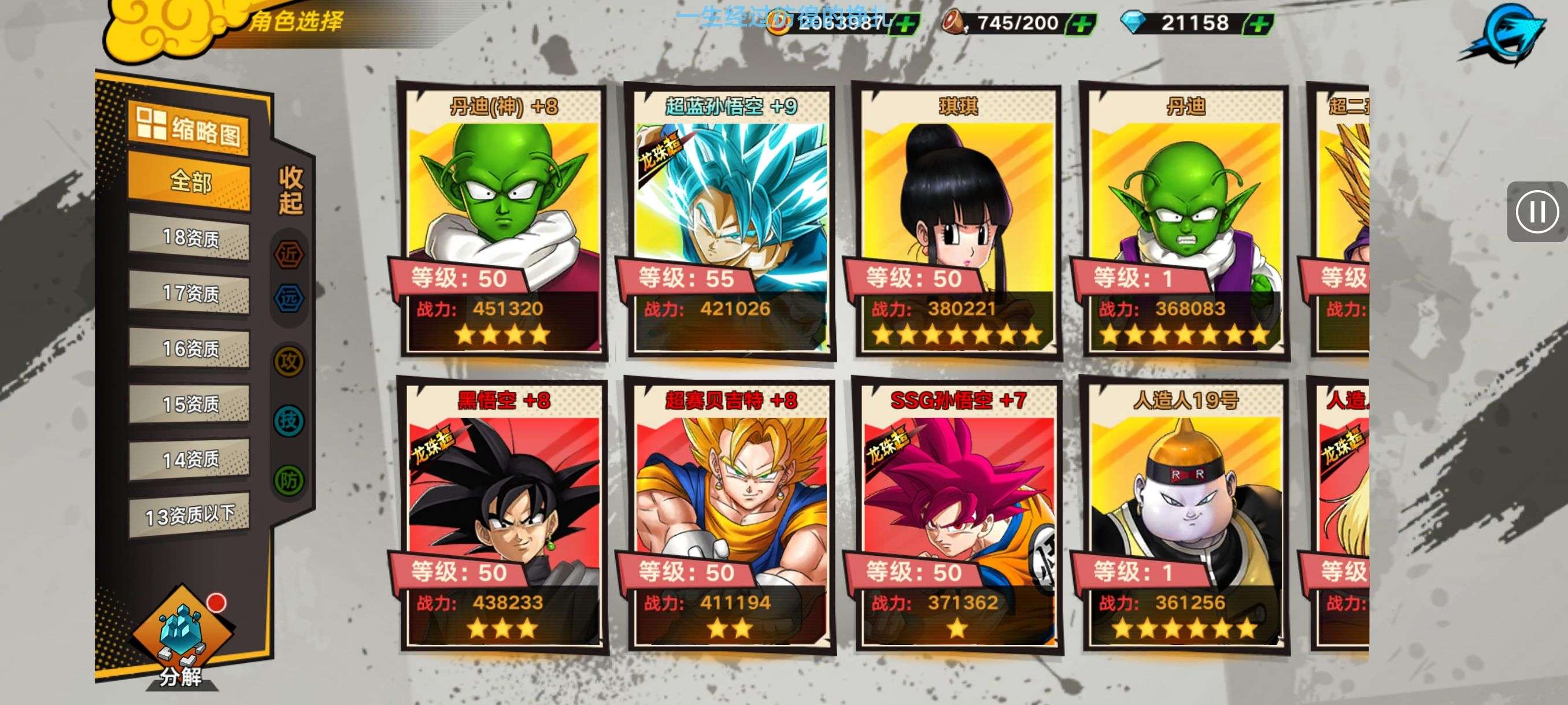
Task: Choose the 17资质 filter
Action: [x=189, y=293]
